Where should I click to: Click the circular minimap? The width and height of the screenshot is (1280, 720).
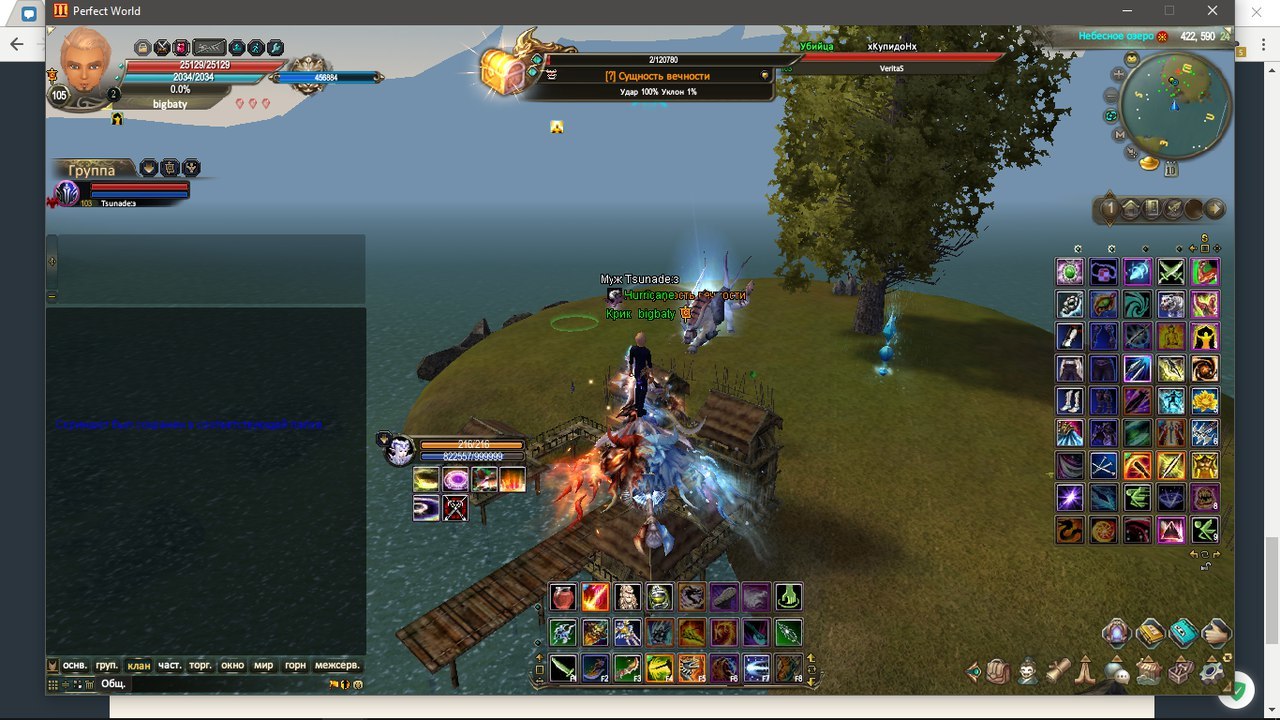pos(1176,103)
